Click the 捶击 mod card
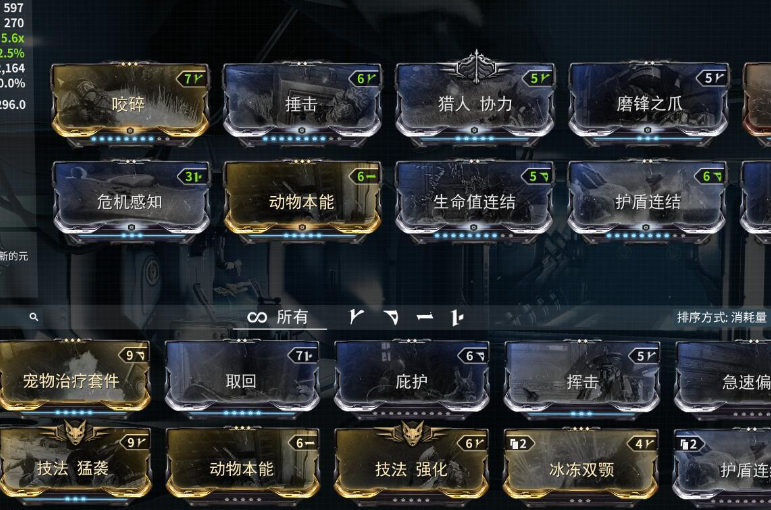The width and height of the screenshot is (771, 510). pos(301,103)
